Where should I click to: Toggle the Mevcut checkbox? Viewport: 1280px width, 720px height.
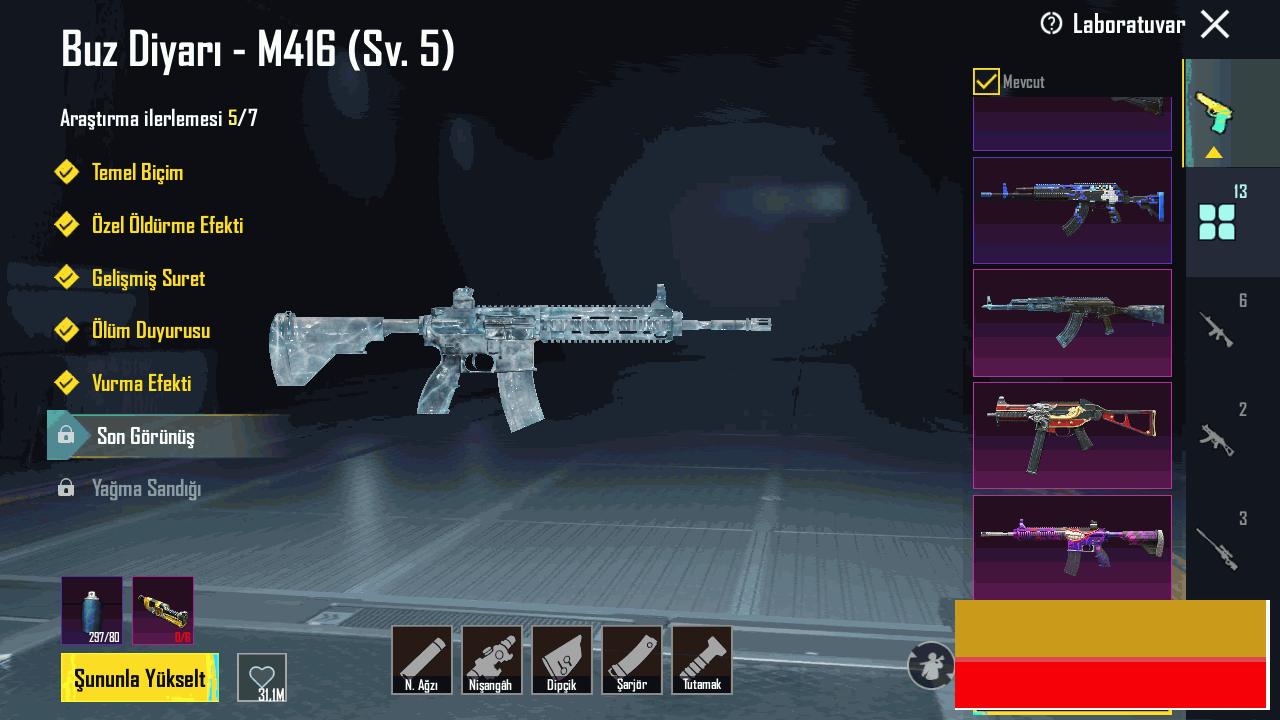(986, 82)
